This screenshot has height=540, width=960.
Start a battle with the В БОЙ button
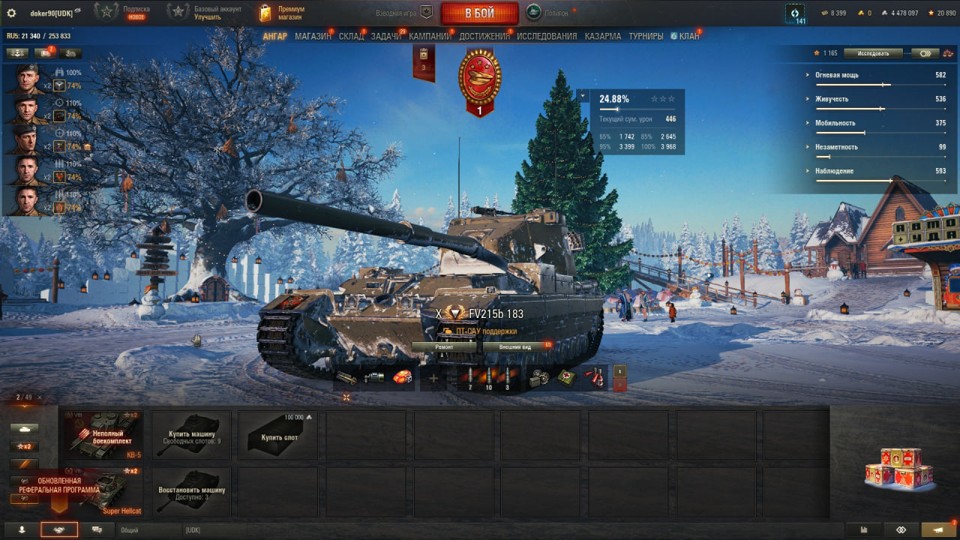pyautogui.click(x=479, y=13)
